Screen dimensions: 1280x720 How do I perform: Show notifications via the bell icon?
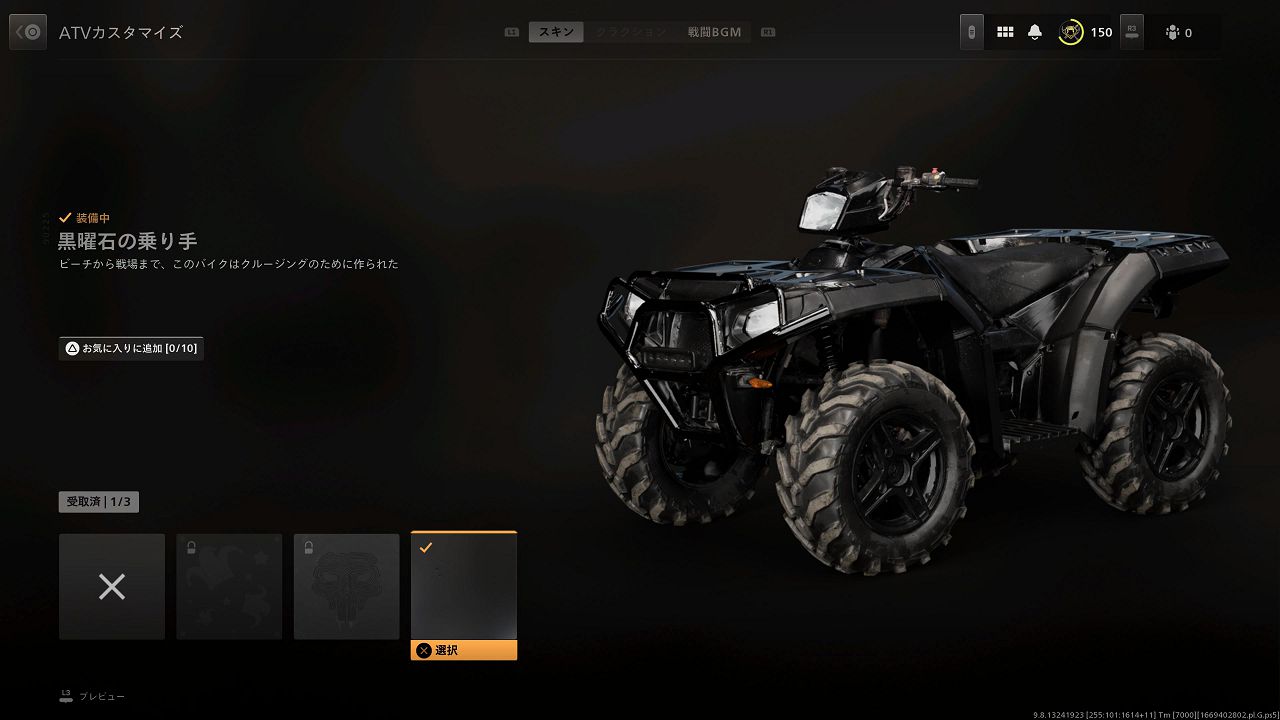[x=1035, y=32]
